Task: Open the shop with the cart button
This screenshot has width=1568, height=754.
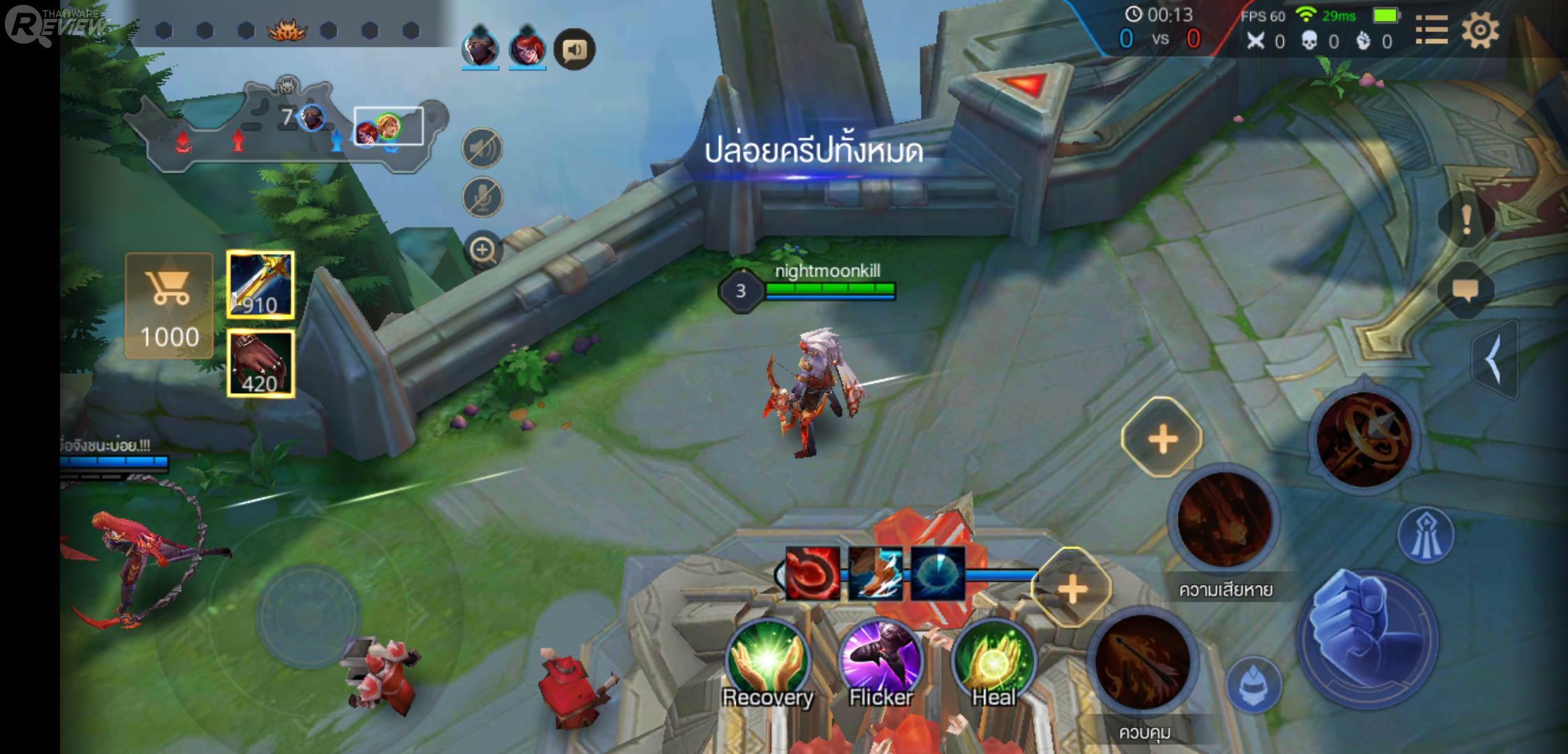Action: [169, 306]
